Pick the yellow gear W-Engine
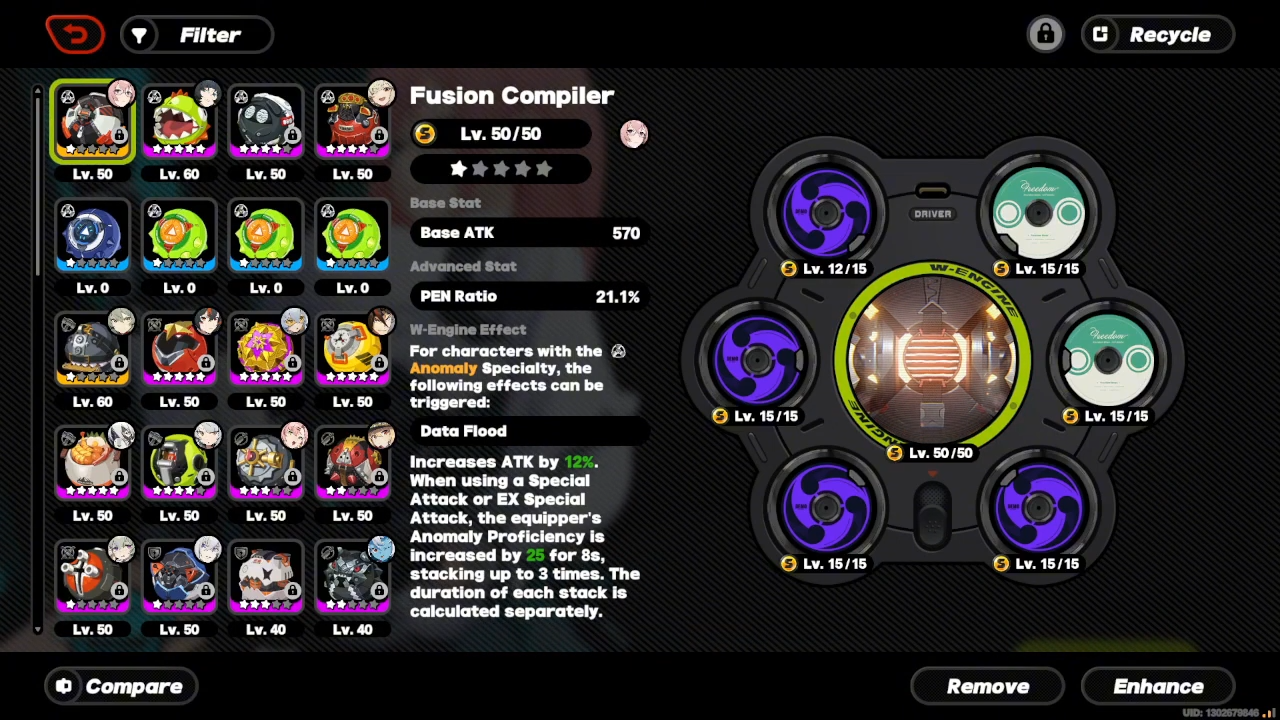This screenshot has height=720, width=1280. coord(352,350)
